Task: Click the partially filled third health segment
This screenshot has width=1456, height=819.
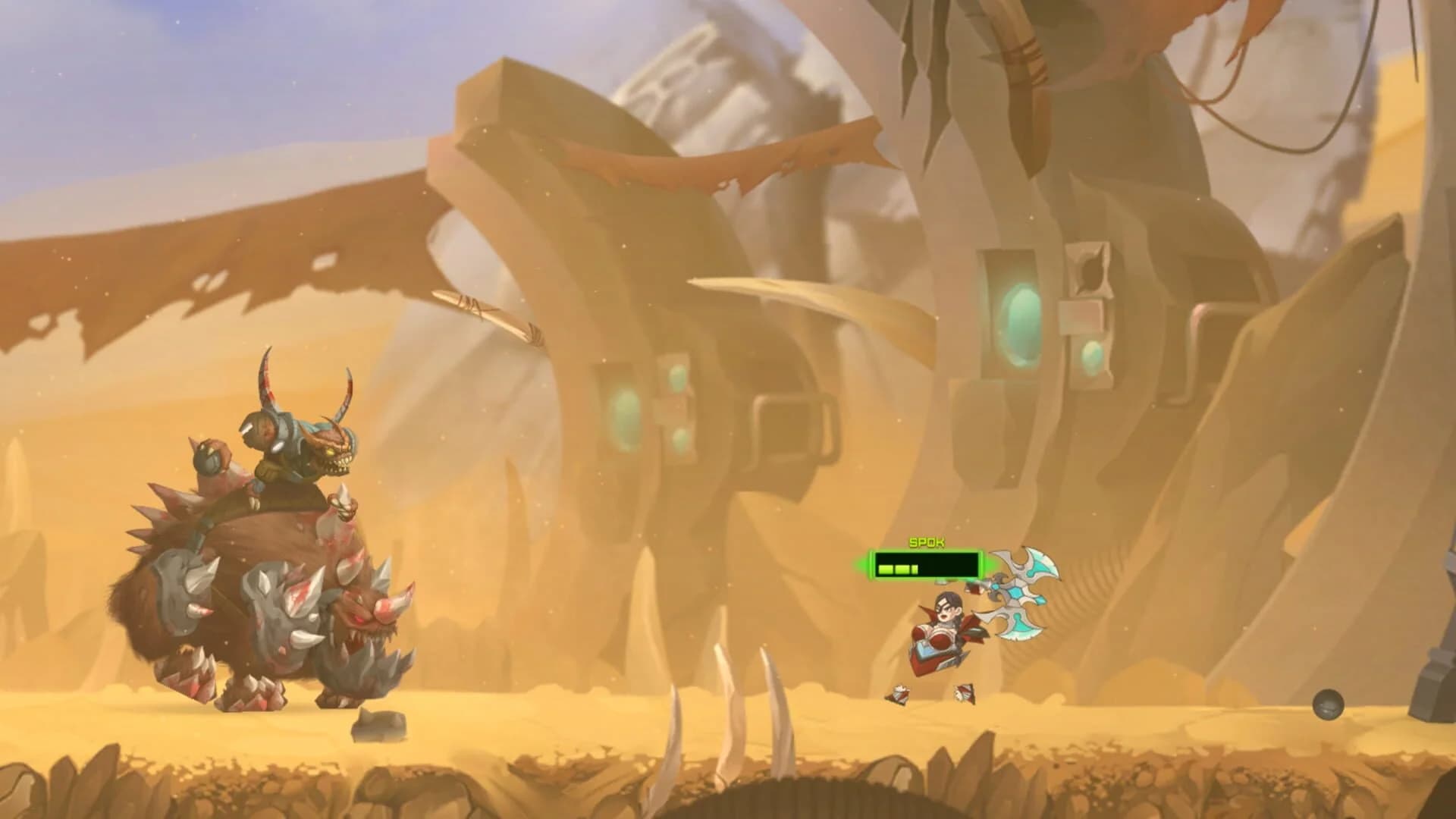Action: [x=915, y=570]
